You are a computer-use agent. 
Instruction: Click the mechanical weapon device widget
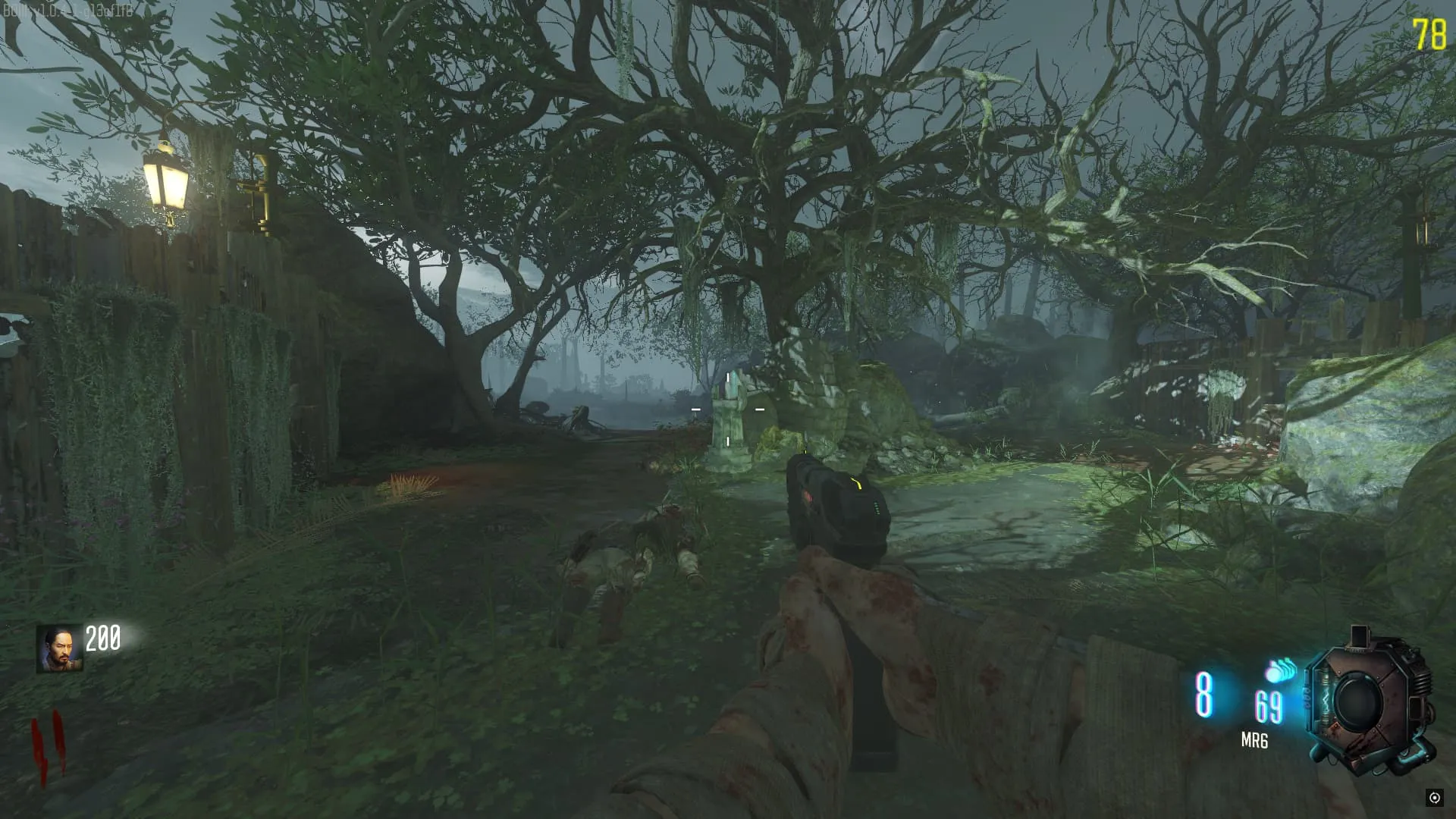click(x=1369, y=701)
